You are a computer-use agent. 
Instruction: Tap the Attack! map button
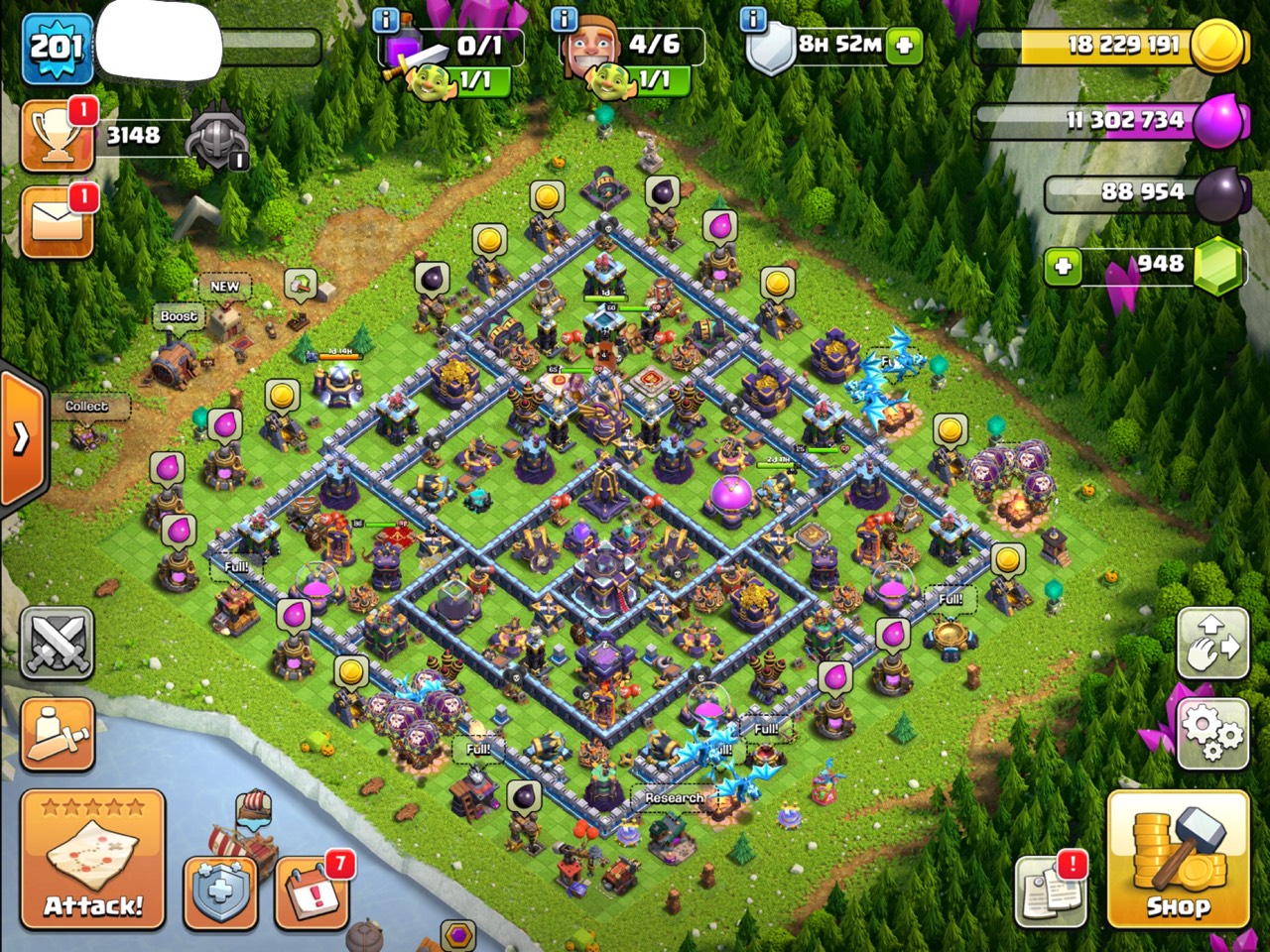(x=92, y=860)
